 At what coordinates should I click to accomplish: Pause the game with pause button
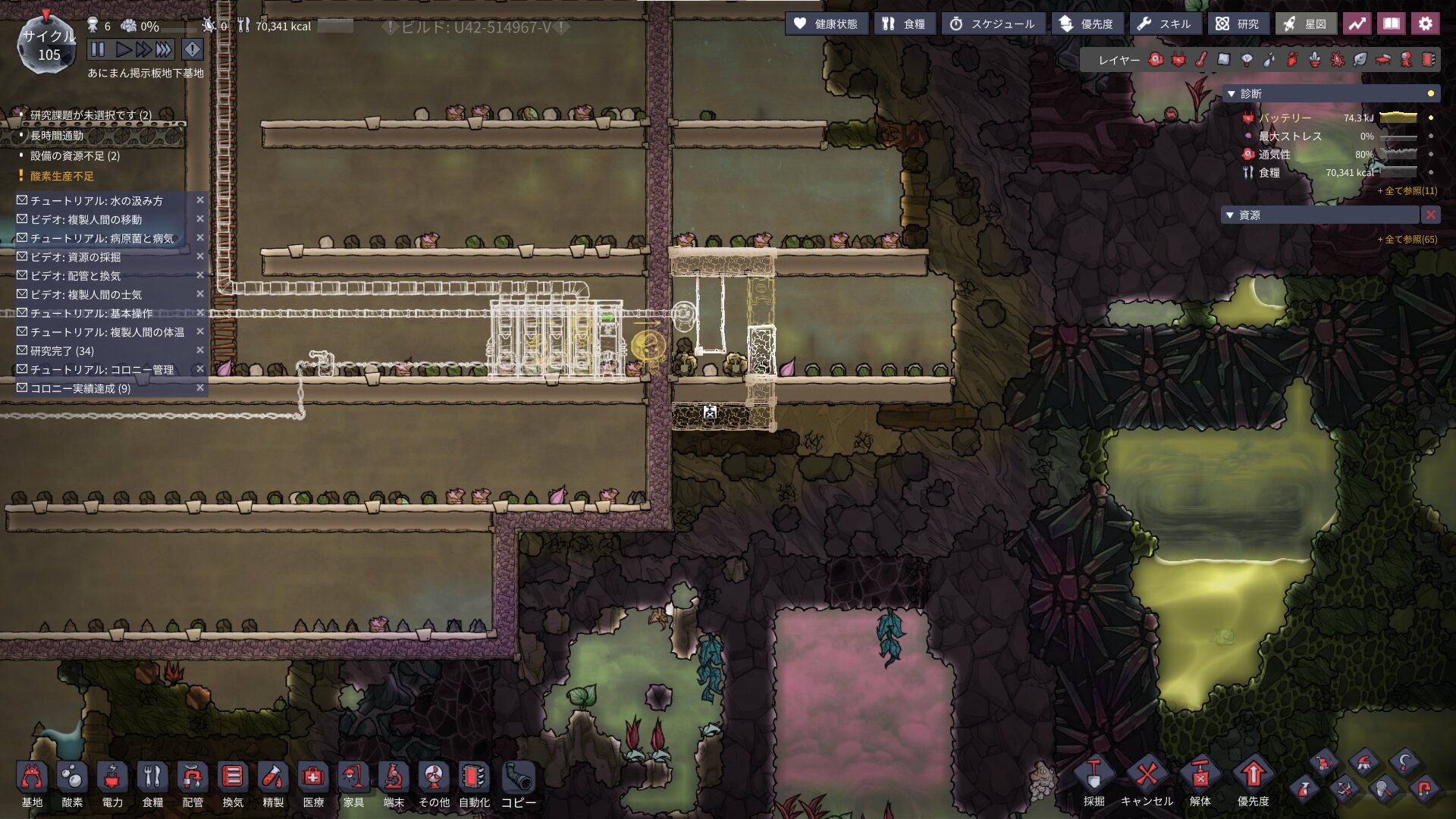coord(98,50)
